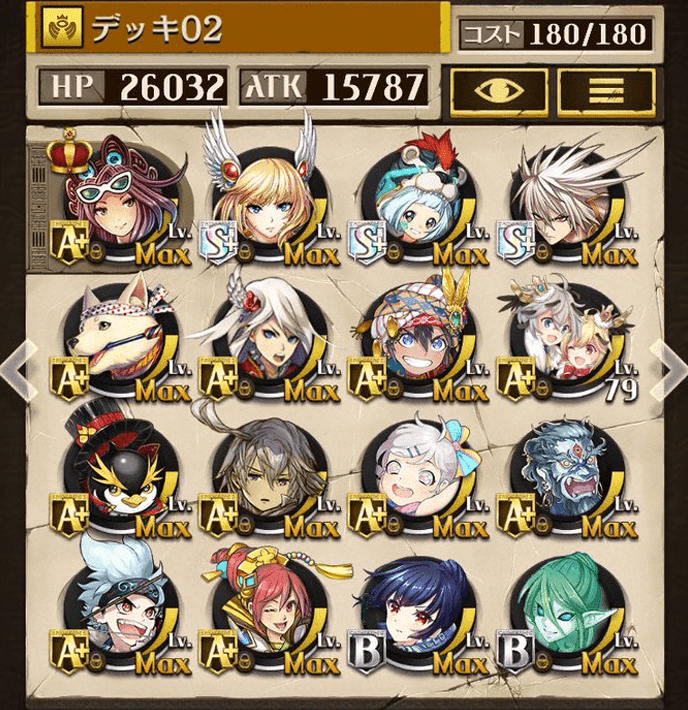This screenshot has width=688, height=710.
Task: Open the three-line list menu button
Action: click(605, 90)
